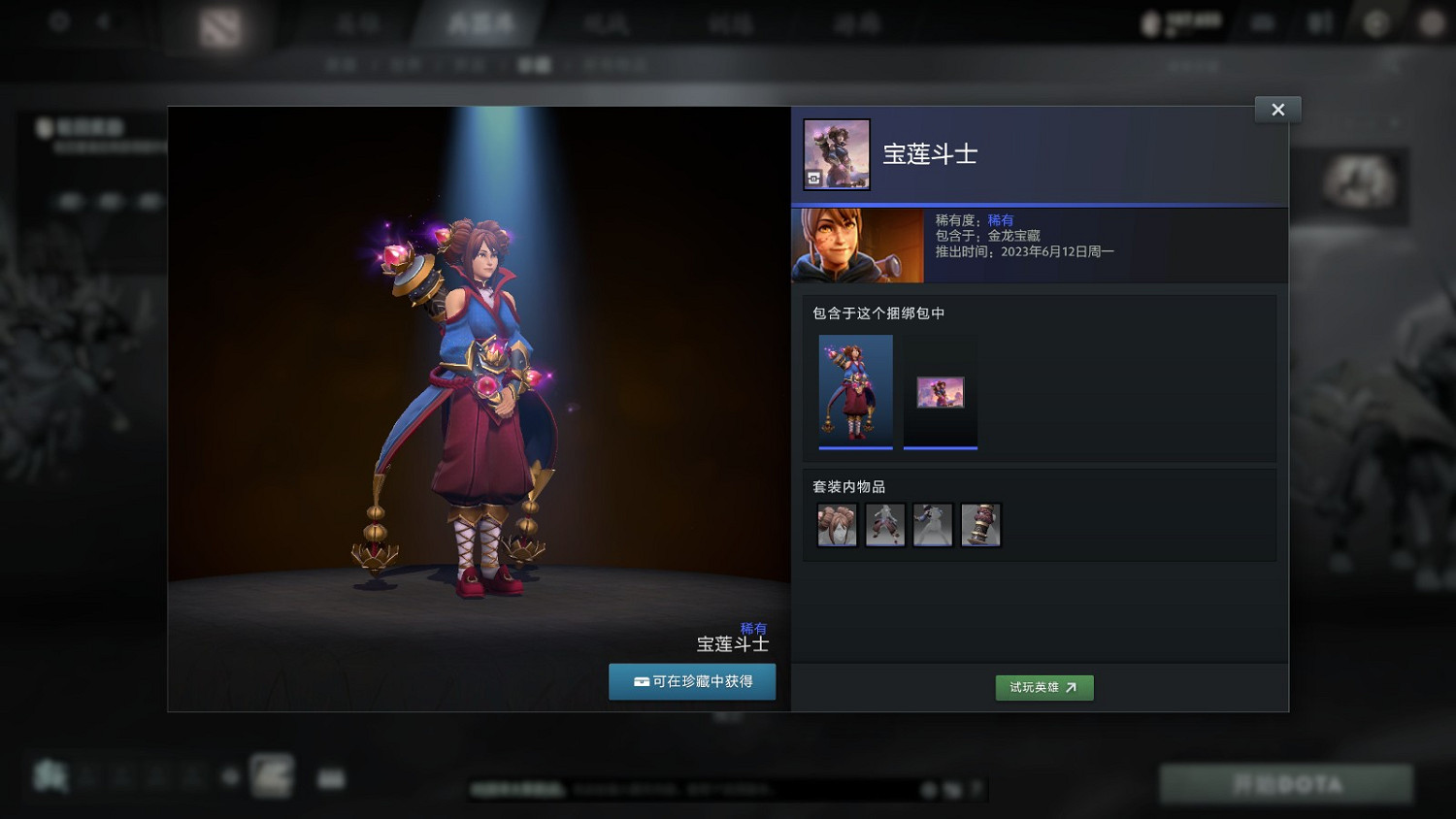Select the armor set thumbnail in the bundle section

(855, 392)
